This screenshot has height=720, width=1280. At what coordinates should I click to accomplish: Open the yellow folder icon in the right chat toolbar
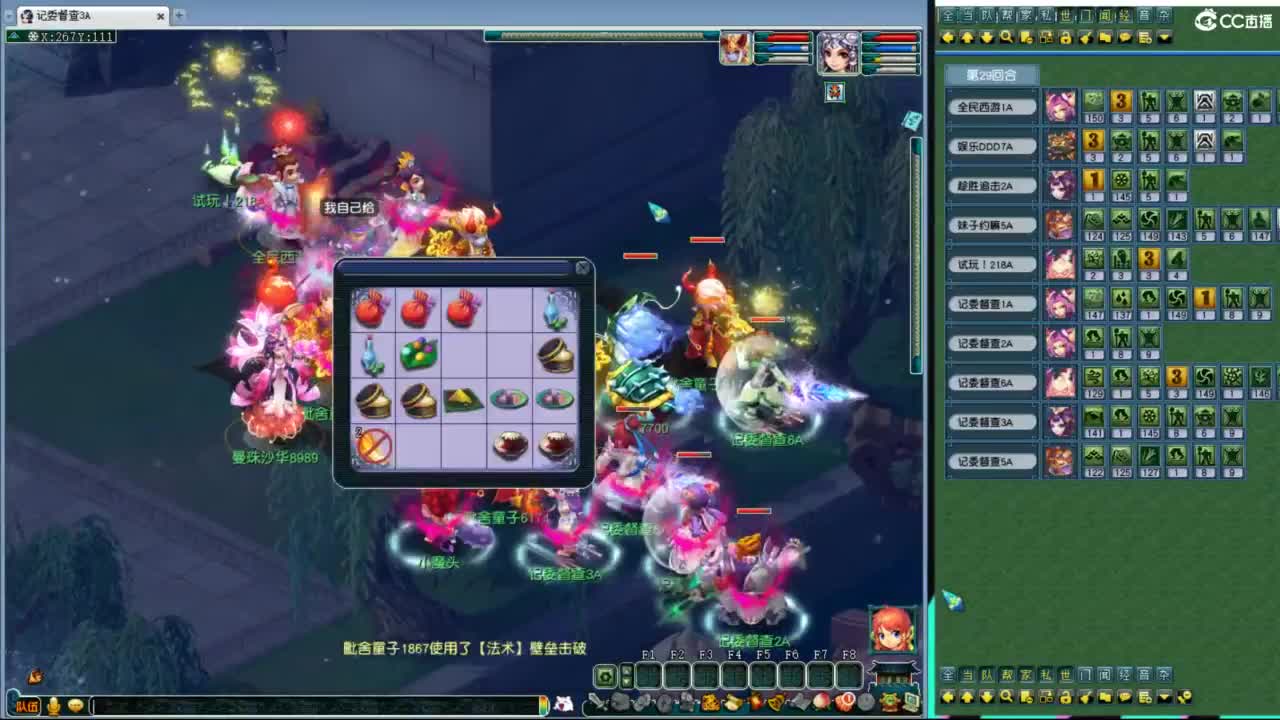pyautogui.click(x=1105, y=38)
